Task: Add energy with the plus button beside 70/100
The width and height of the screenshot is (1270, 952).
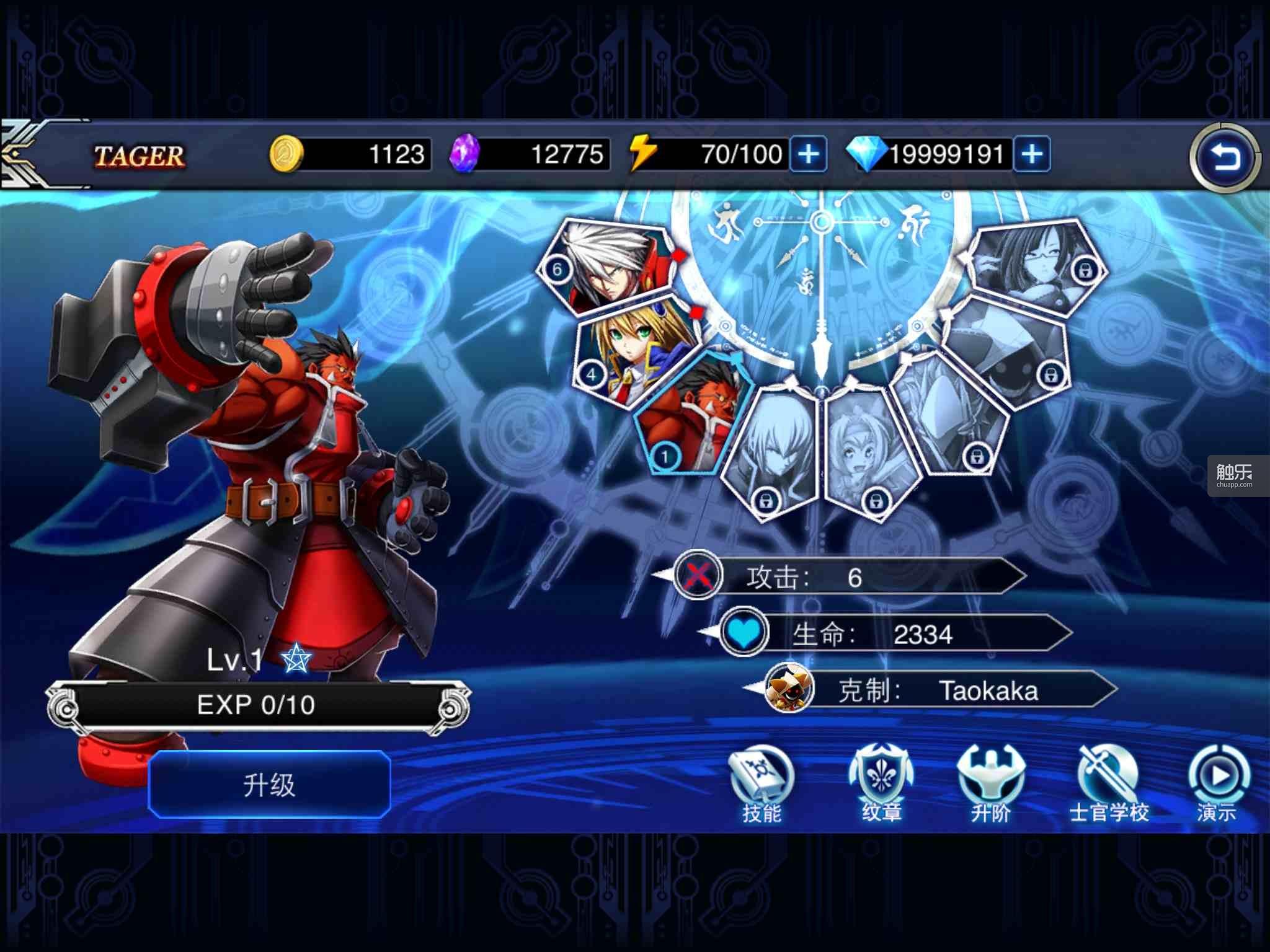Action: 808,154
